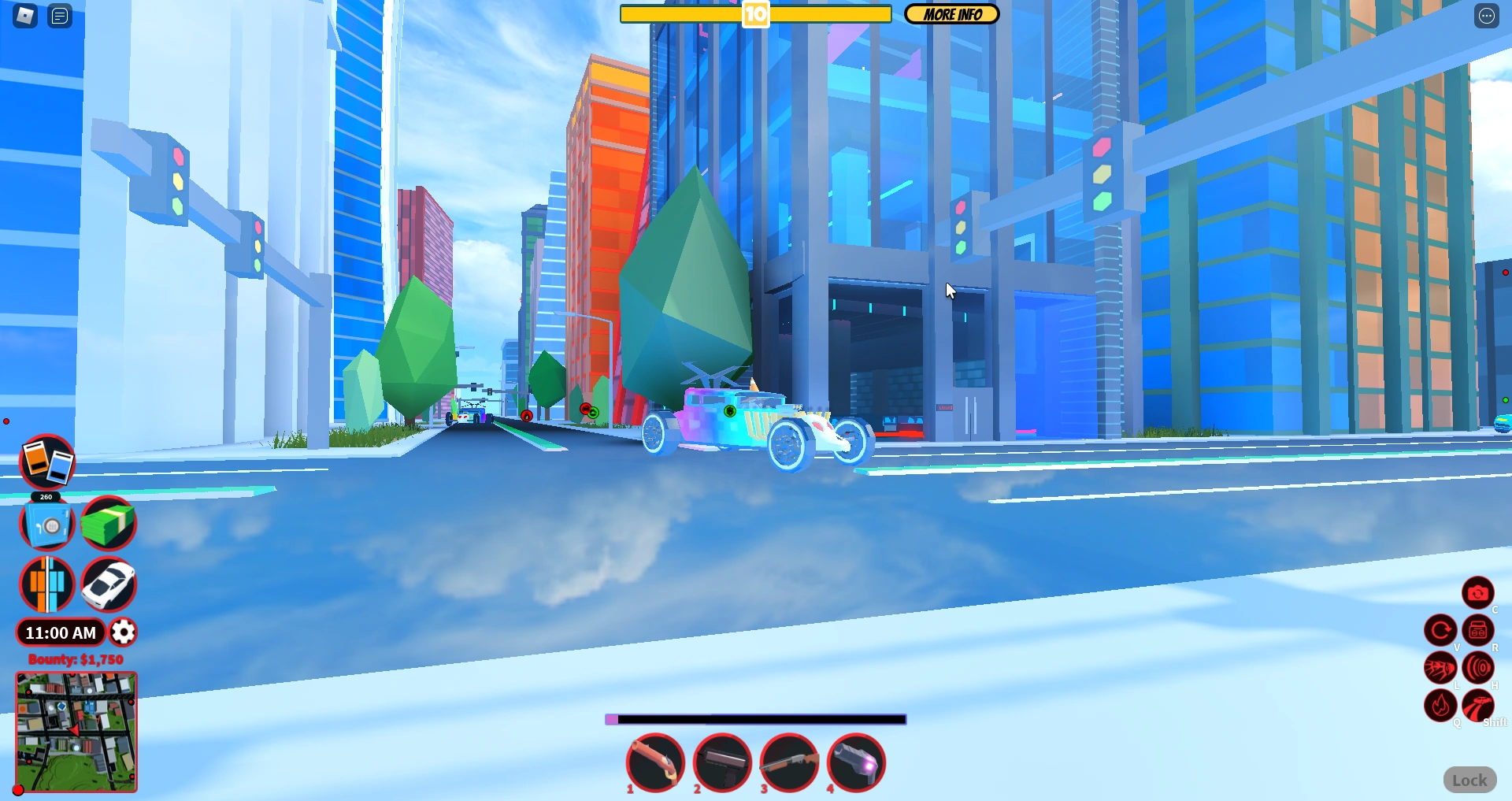1512x801 pixels.
Task: Select the camera mode icon labeled C
Action: point(1479,592)
